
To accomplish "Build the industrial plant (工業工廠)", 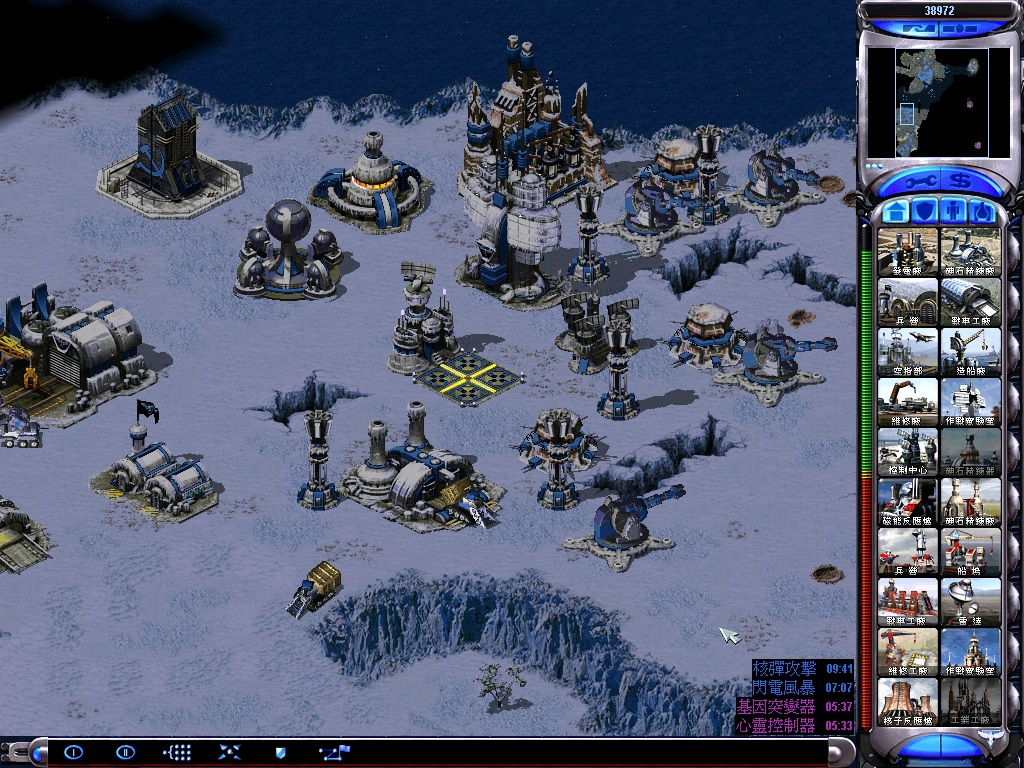I will 970,701.
